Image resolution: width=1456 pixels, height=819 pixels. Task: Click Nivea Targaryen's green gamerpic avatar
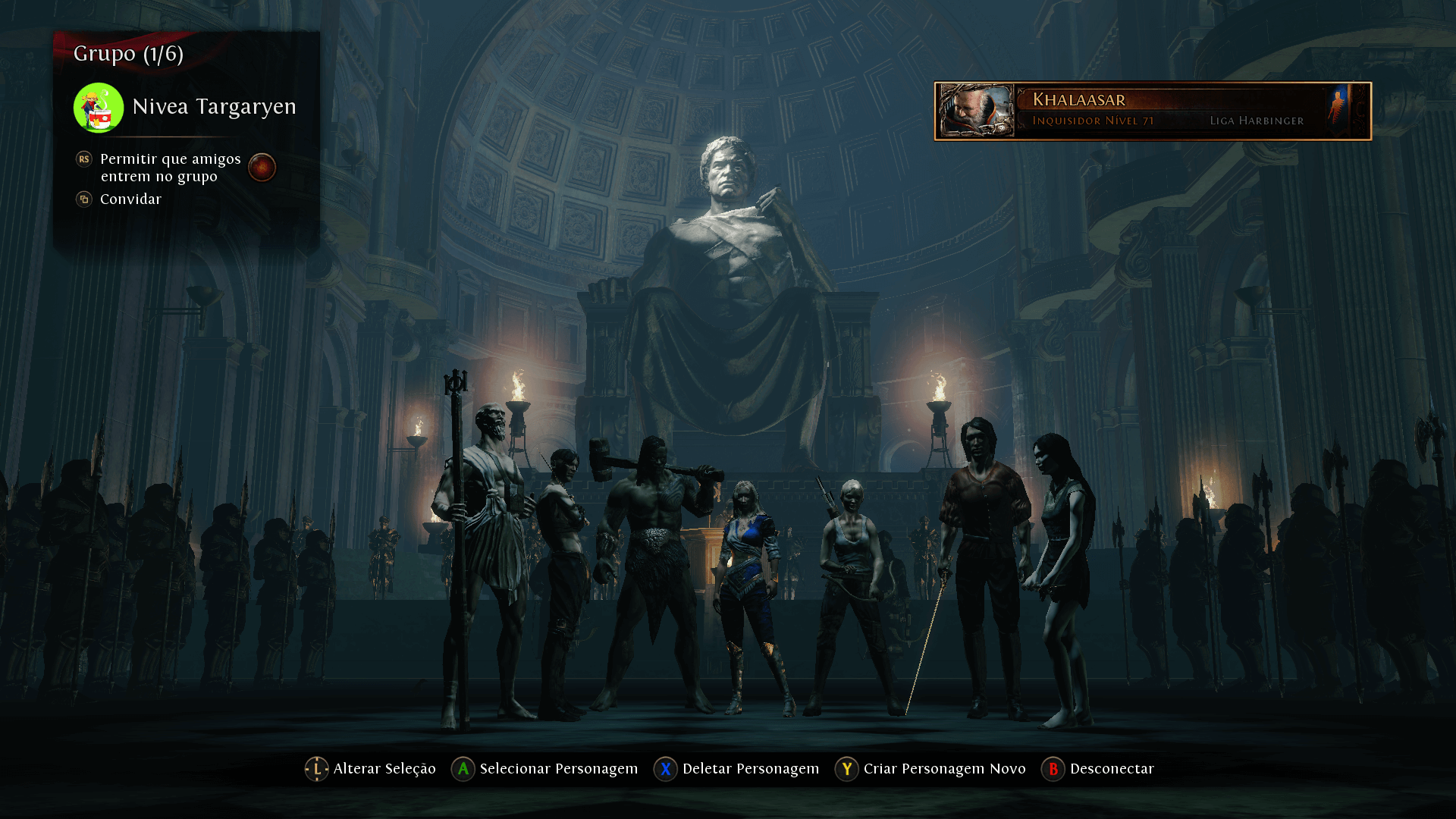pos(97,107)
